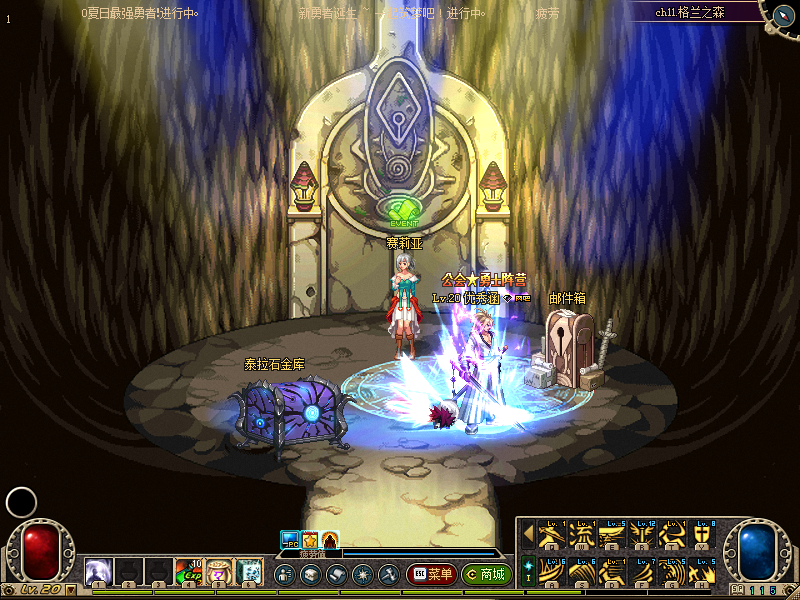Click the PC icon above the fatigue bar
Image resolution: width=800 pixels, height=600 pixels.
(289, 539)
